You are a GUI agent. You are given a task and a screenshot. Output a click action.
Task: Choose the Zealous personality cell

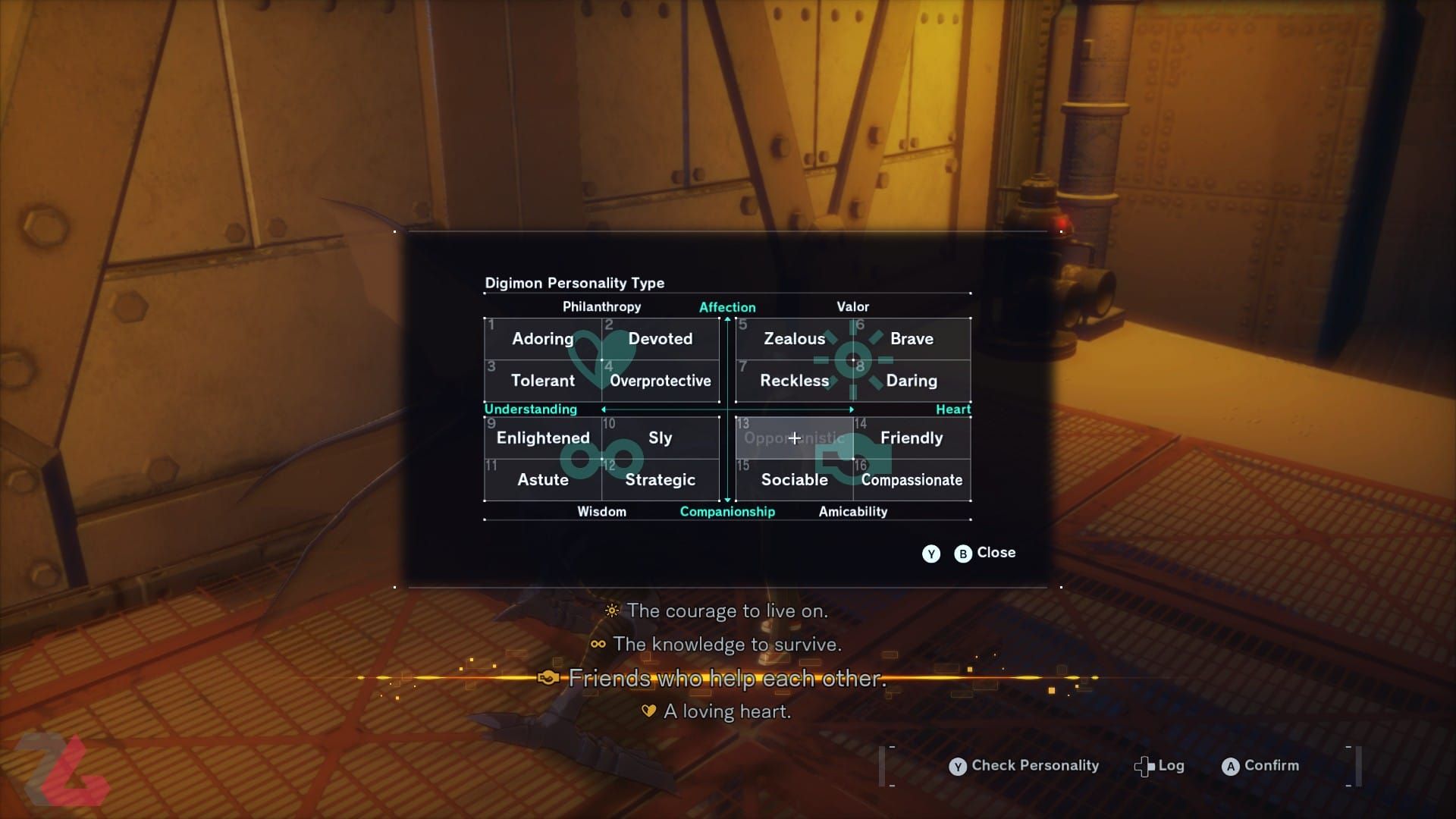(794, 339)
